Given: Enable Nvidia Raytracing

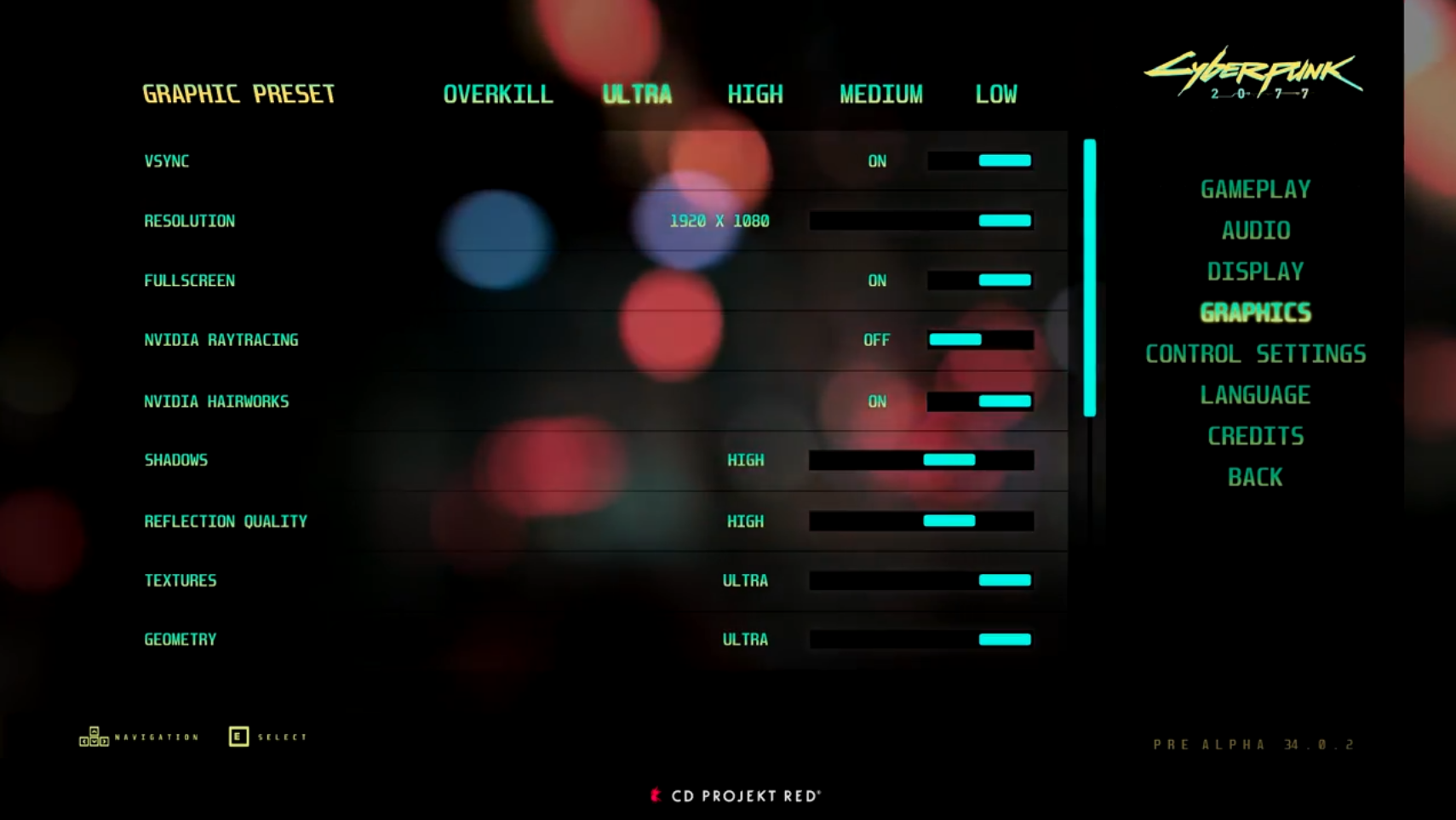Looking at the screenshot, I should tap(981, 340).
